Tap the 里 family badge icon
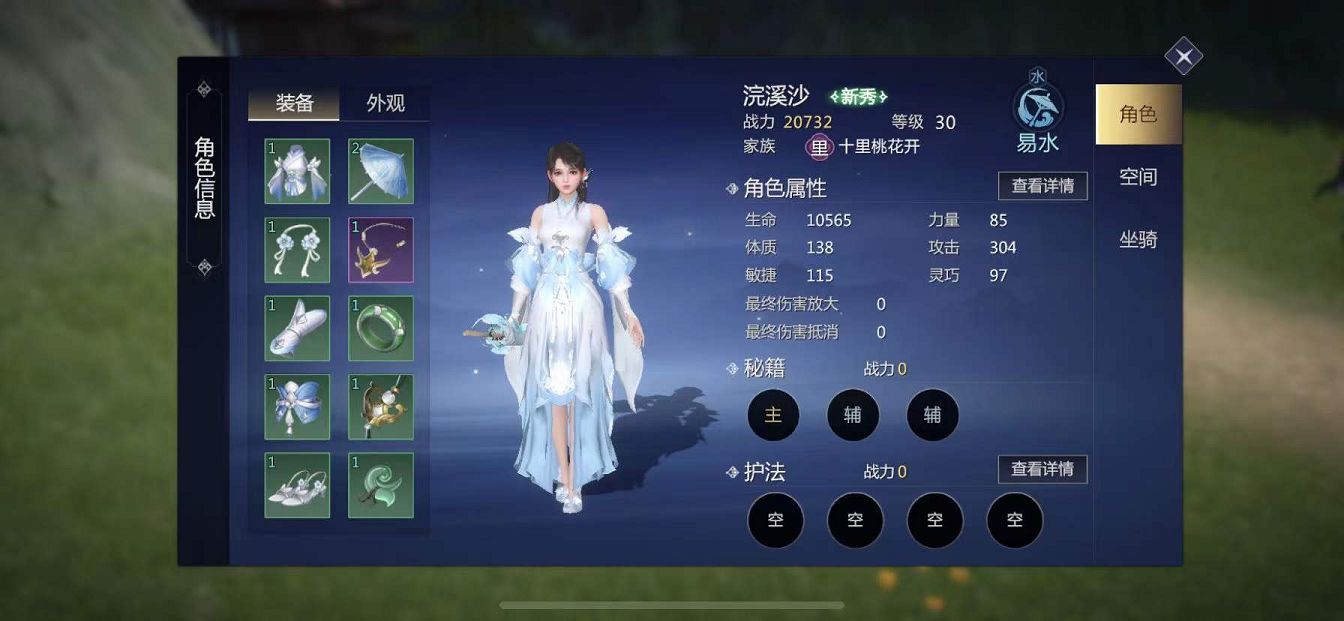The height and width of the screenshot is (621, 1344). 820,147
